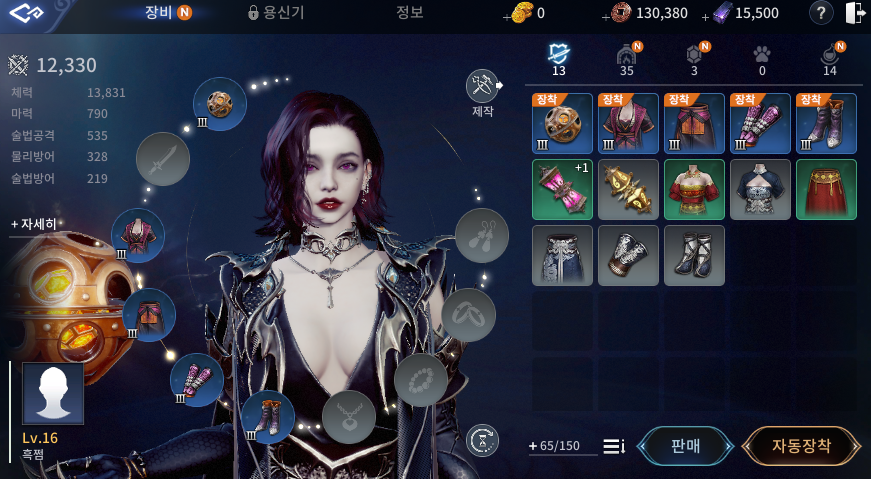This screenshot has width=871, height=479.
Task: Select the paw print pet category tab
Action: point(761,55)
